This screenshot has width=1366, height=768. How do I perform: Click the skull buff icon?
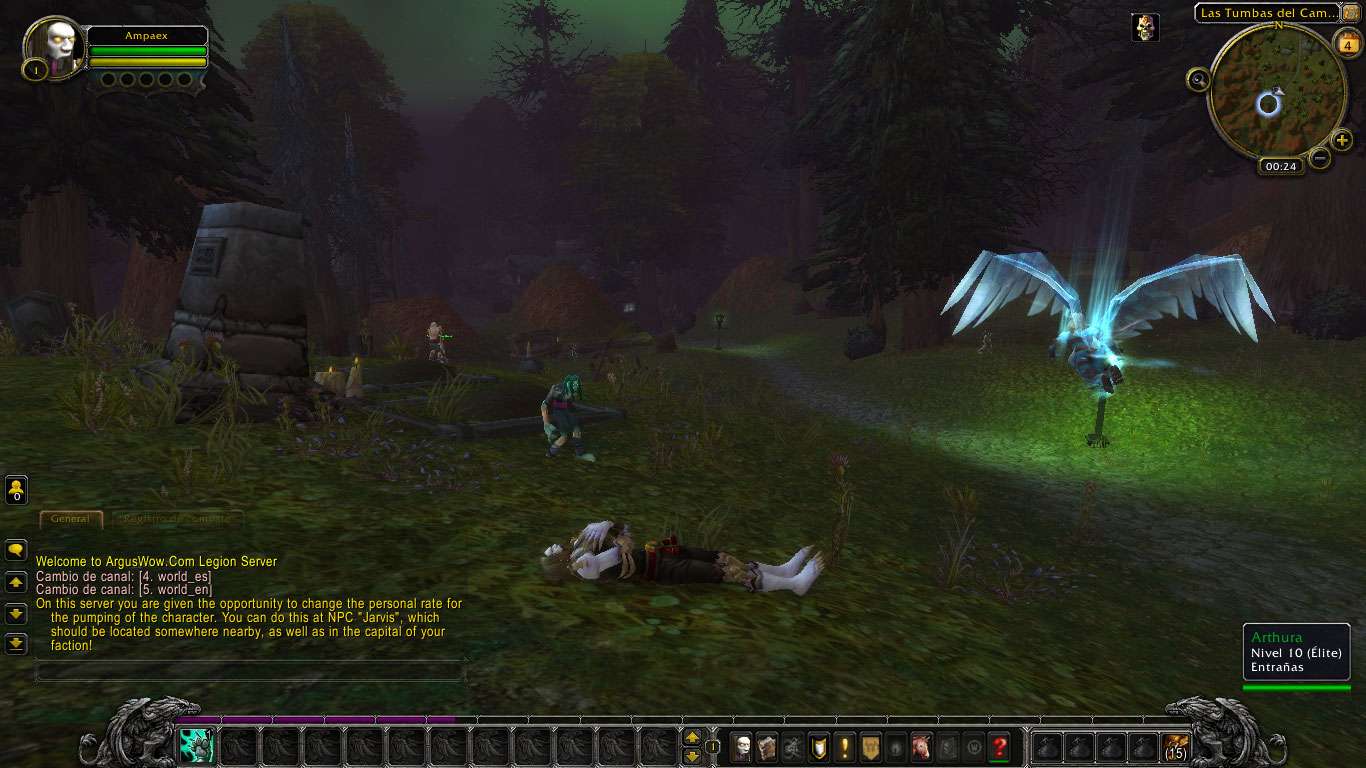pyautogui.click(x=1145, y=27)
